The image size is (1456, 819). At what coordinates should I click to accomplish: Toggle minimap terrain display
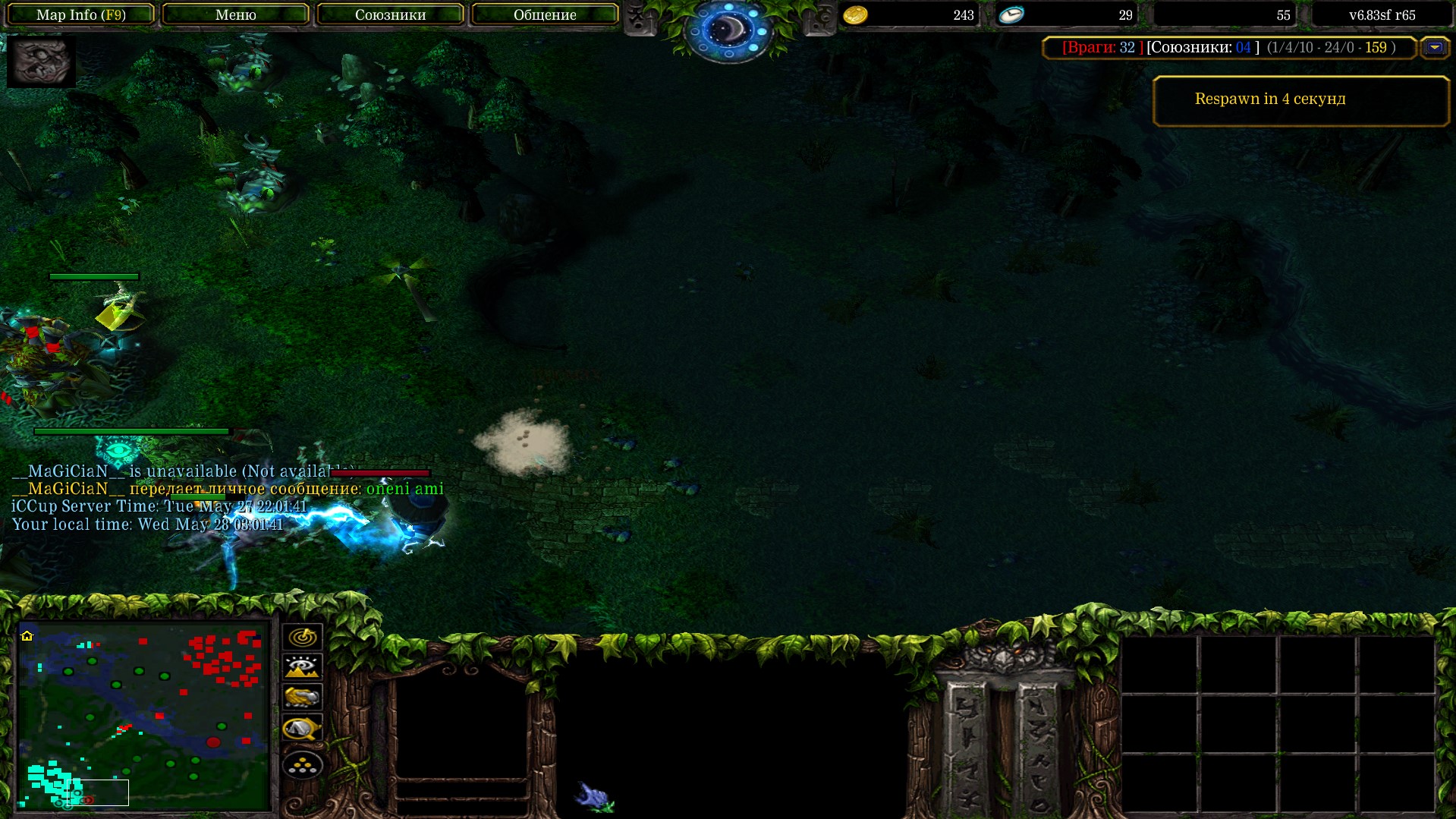[x=303, y=667]
